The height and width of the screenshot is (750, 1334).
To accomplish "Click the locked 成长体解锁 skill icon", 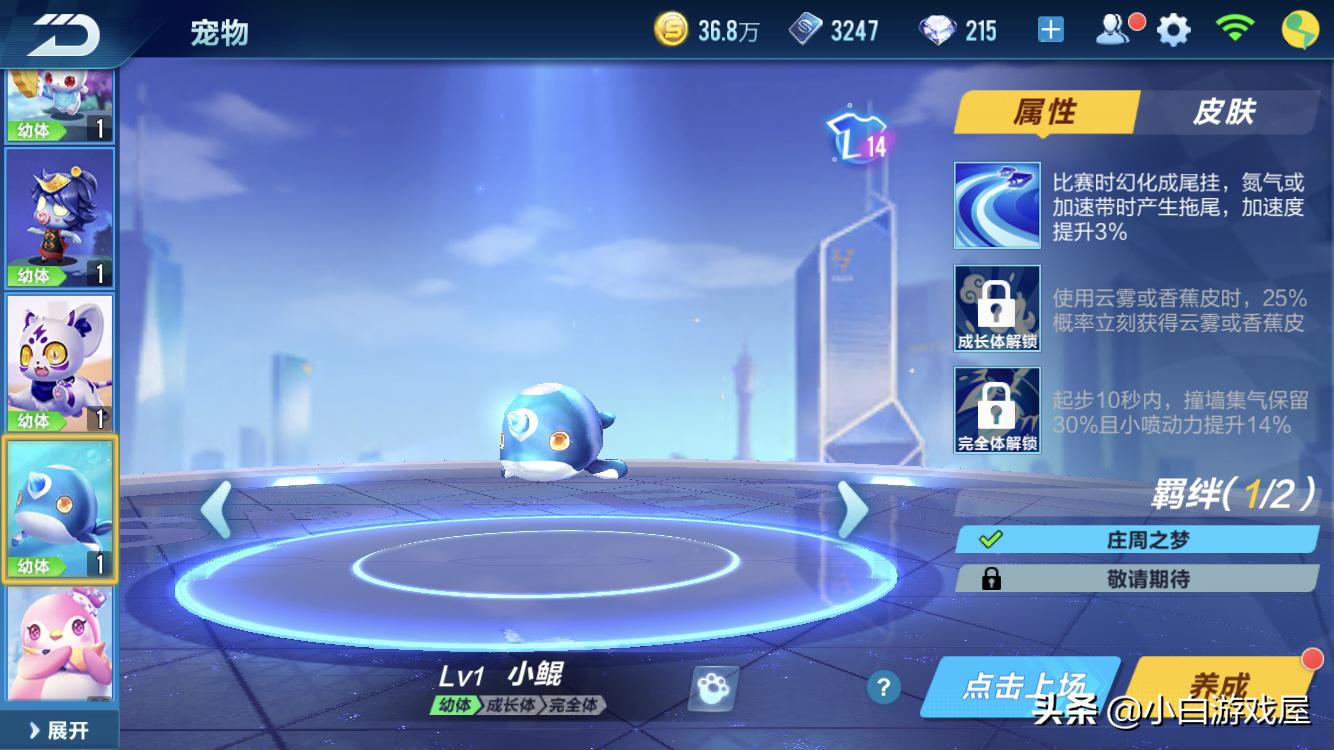I will (997, 307).
